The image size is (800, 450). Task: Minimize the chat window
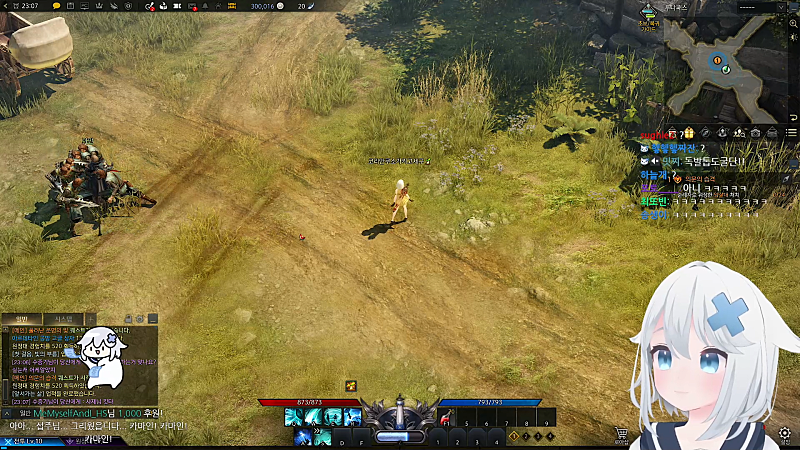pyautogui.click(x=154, y=319)
